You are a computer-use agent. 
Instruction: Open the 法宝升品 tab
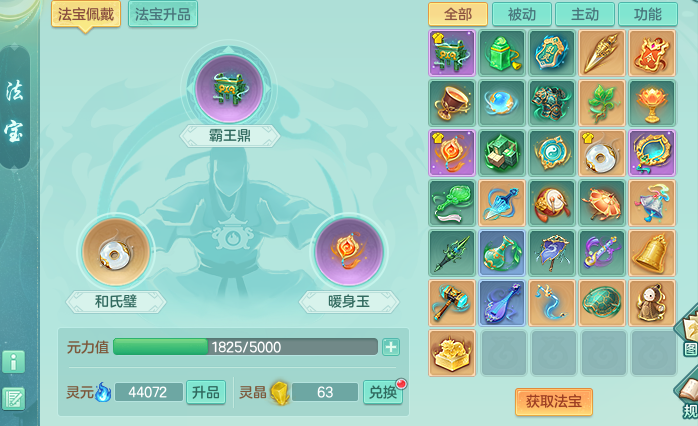pos(163,14)
